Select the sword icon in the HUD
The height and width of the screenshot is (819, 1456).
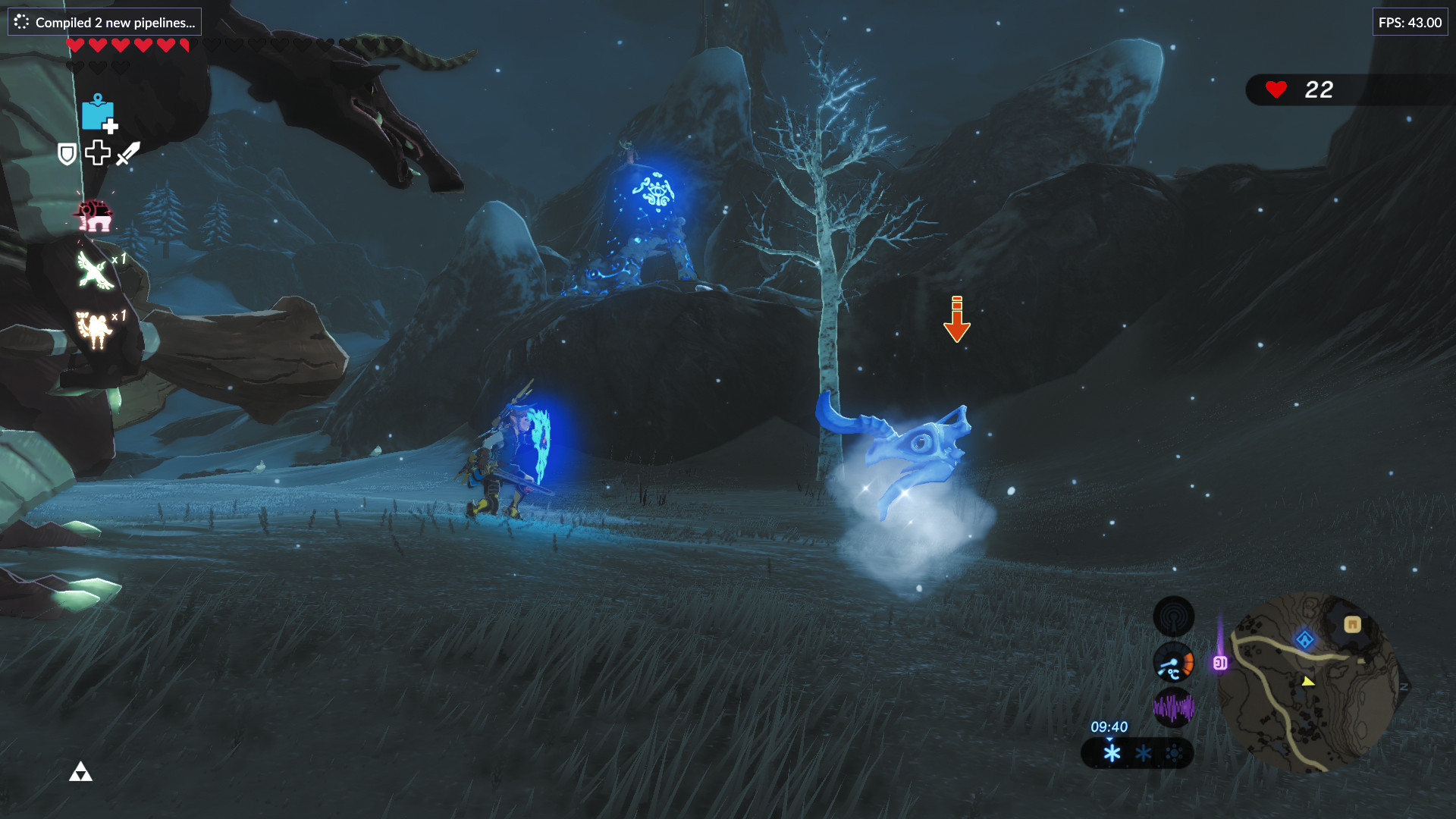(129, 153)
